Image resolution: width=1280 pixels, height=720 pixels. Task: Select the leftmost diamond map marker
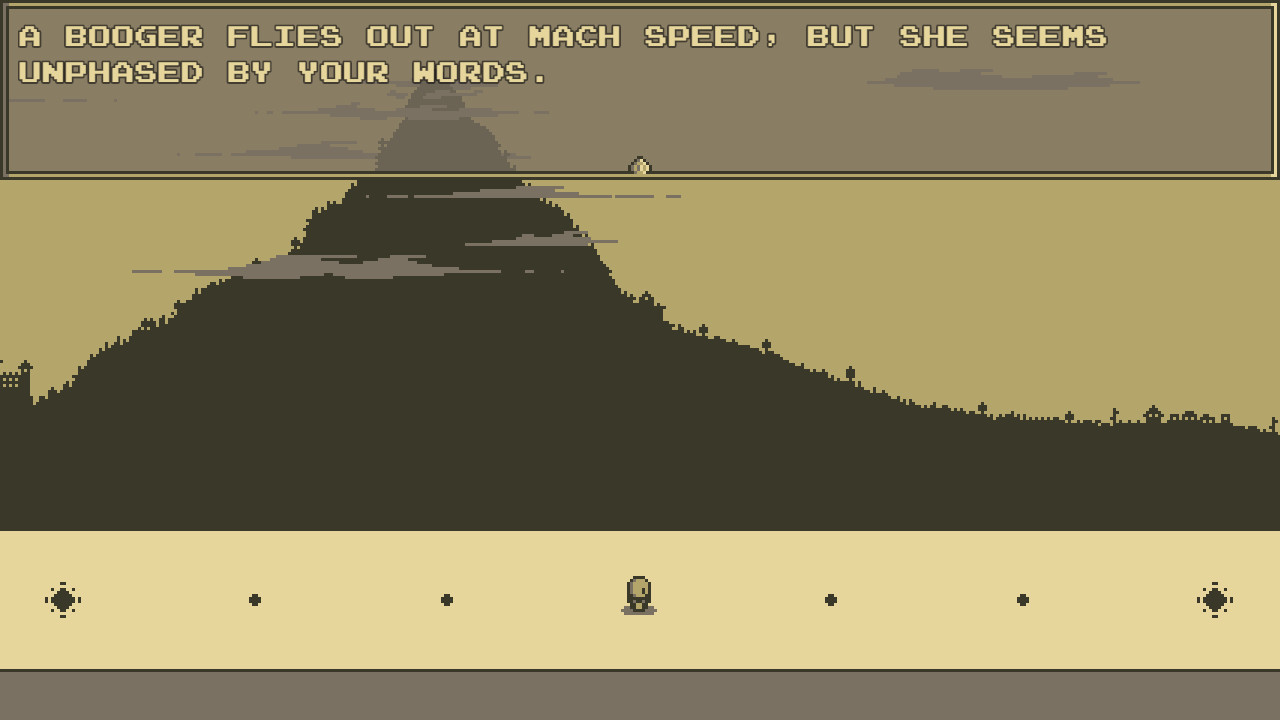click(63, 599)
